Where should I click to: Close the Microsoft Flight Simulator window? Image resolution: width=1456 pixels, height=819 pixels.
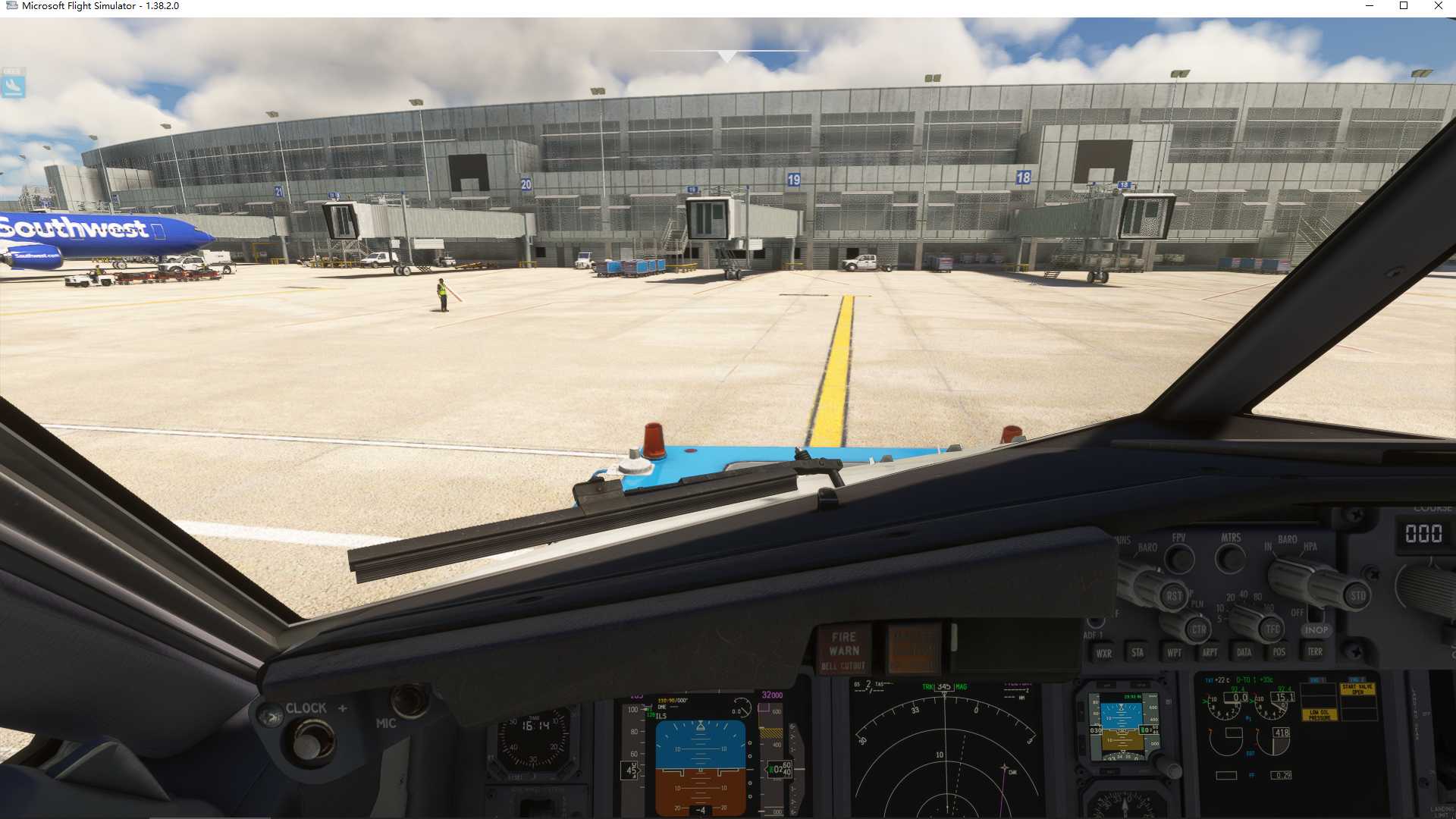point(1438,6)
